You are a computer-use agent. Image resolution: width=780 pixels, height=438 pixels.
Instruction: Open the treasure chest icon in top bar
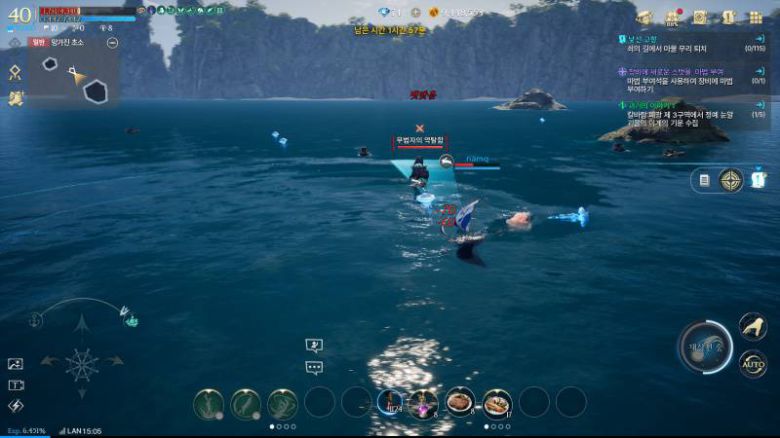[x=645, y=17]
